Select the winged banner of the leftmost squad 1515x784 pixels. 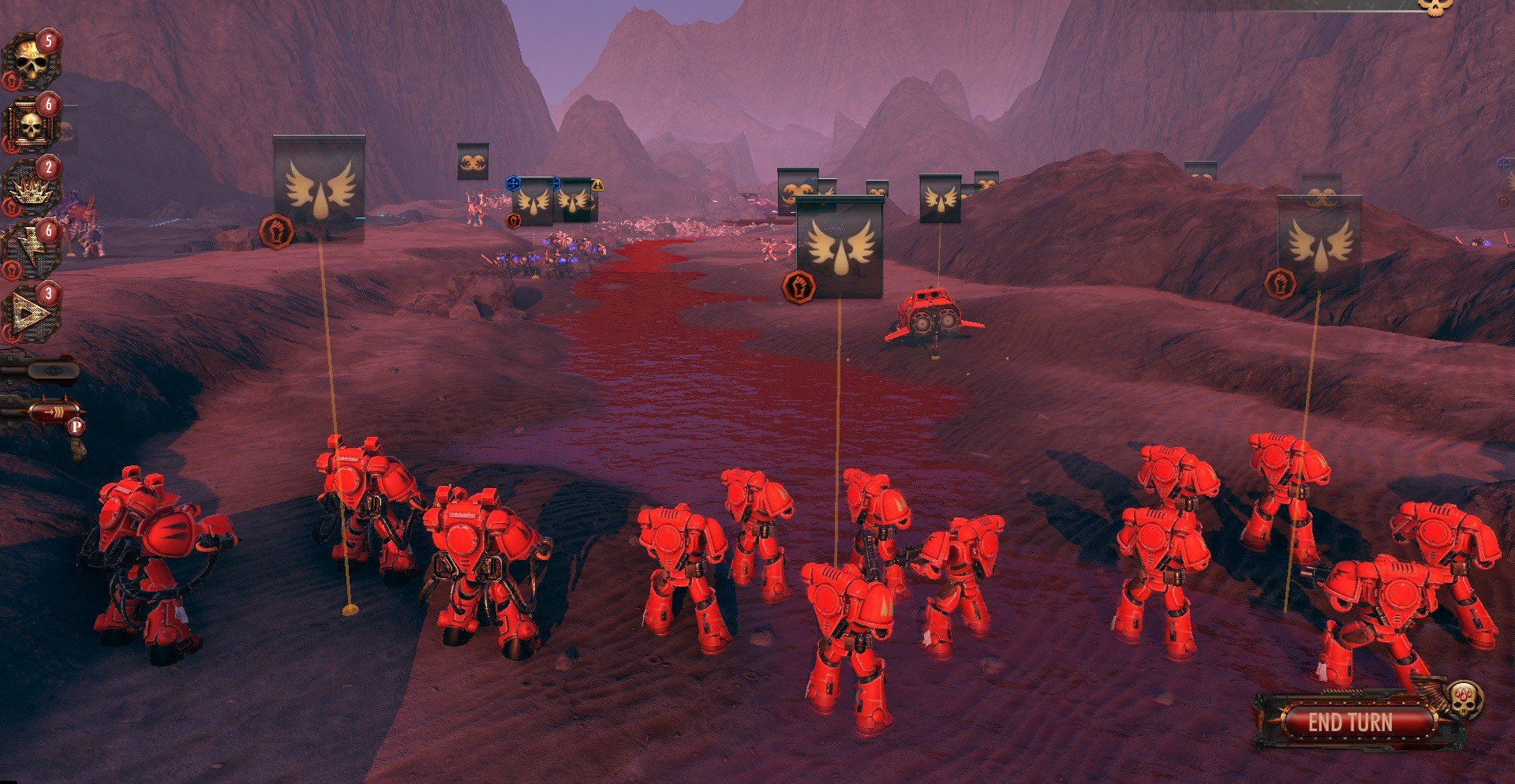tap(319, 188)
